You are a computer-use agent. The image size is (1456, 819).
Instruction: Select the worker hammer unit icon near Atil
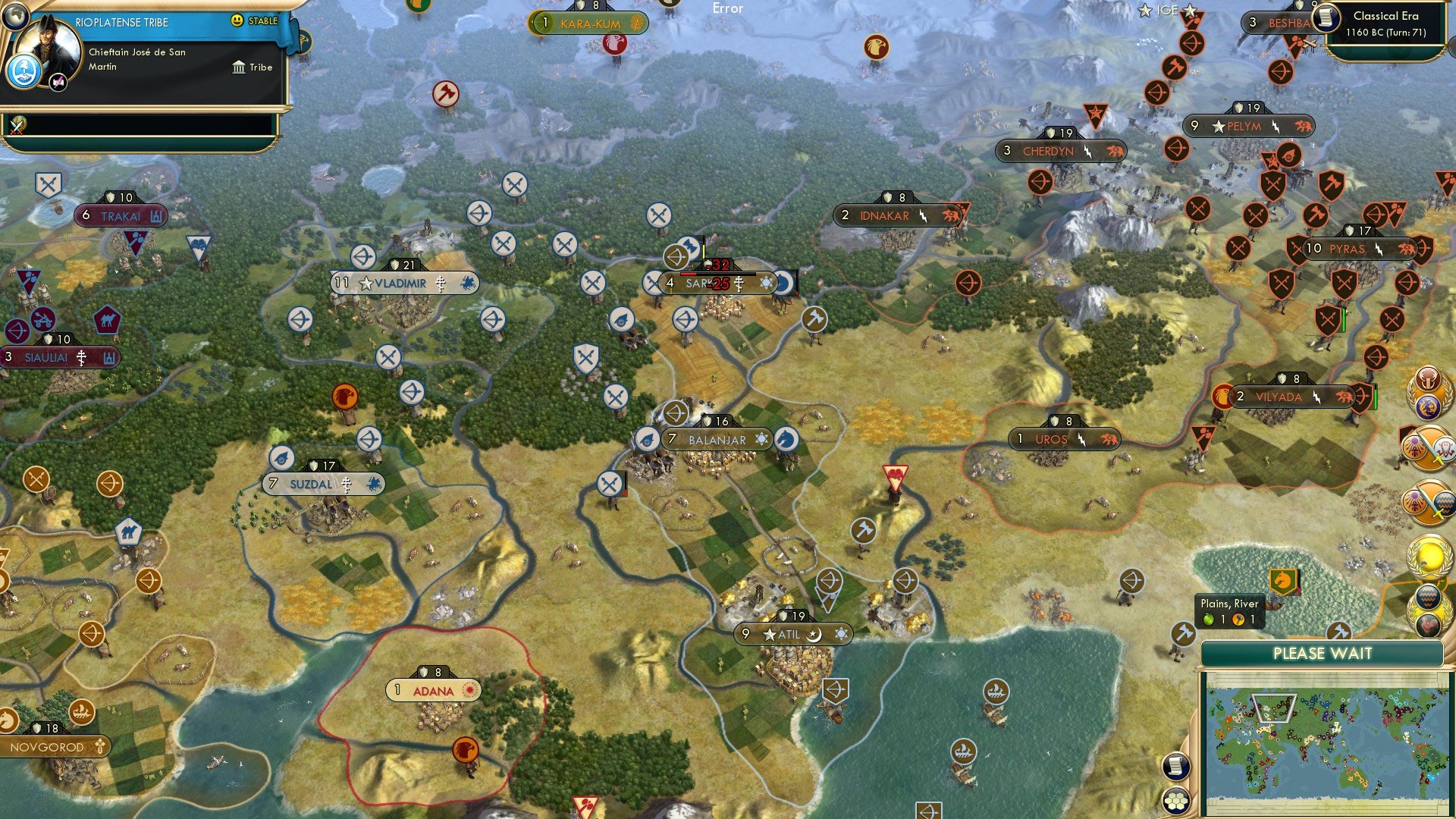point(863,529)
